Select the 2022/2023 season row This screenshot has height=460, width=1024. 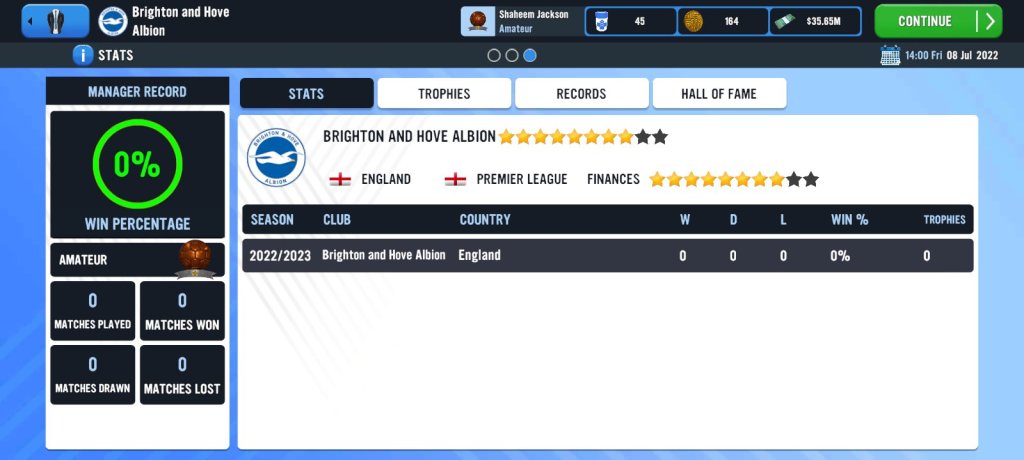click(607, 255)
